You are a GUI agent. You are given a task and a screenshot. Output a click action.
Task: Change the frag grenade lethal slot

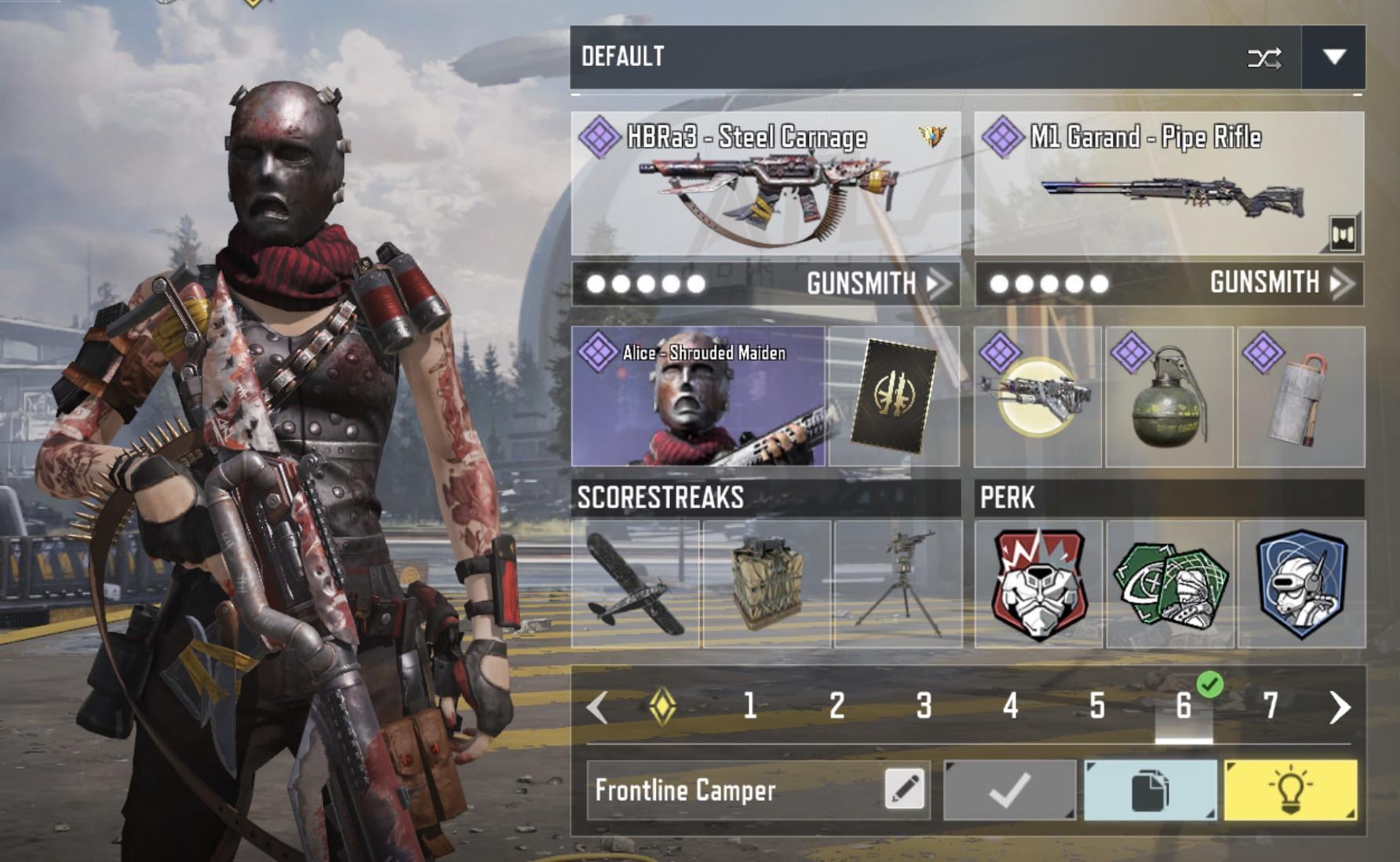pos(1169,397)
